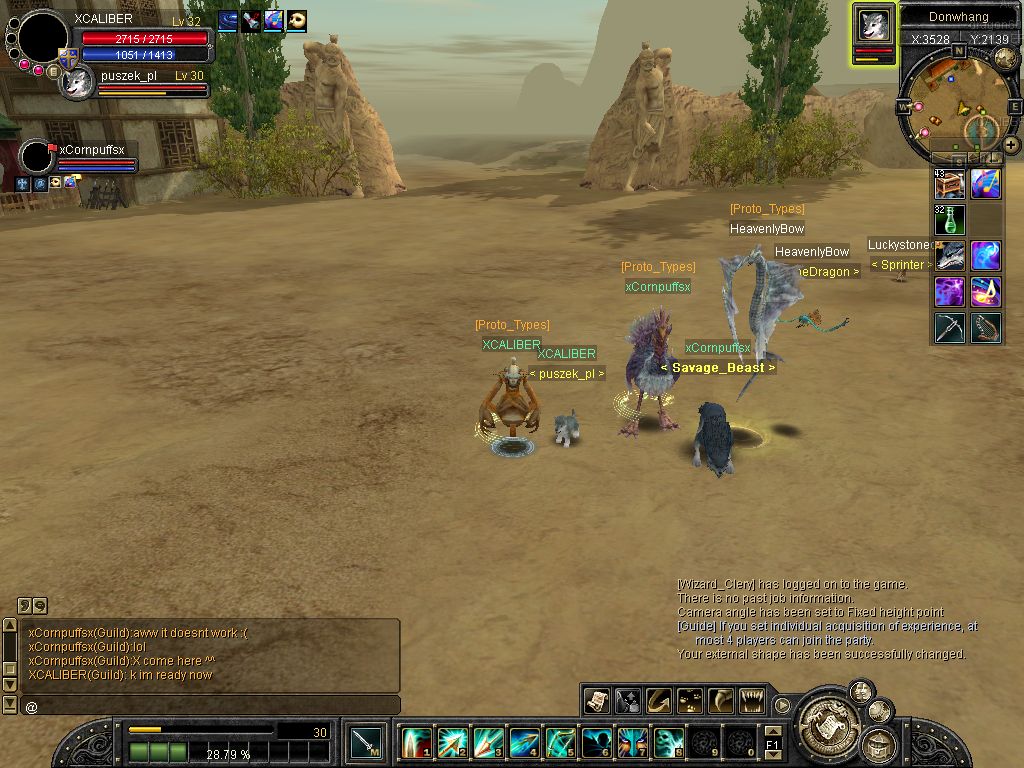Click the paw print pet action icon
The height and width of the screenshot is (768, 1024).
point(690,701)
